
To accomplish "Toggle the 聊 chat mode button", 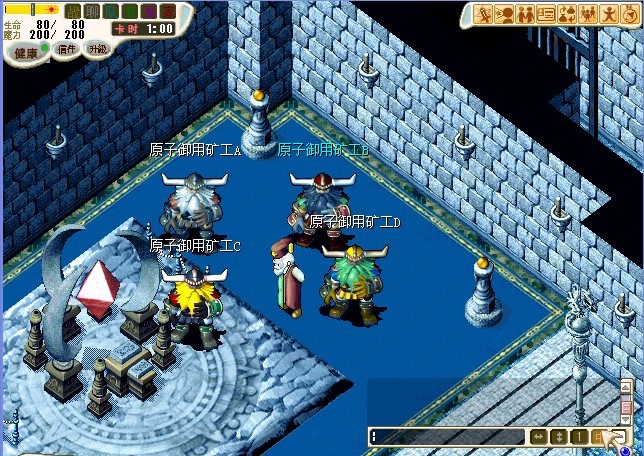I will 92,11.
